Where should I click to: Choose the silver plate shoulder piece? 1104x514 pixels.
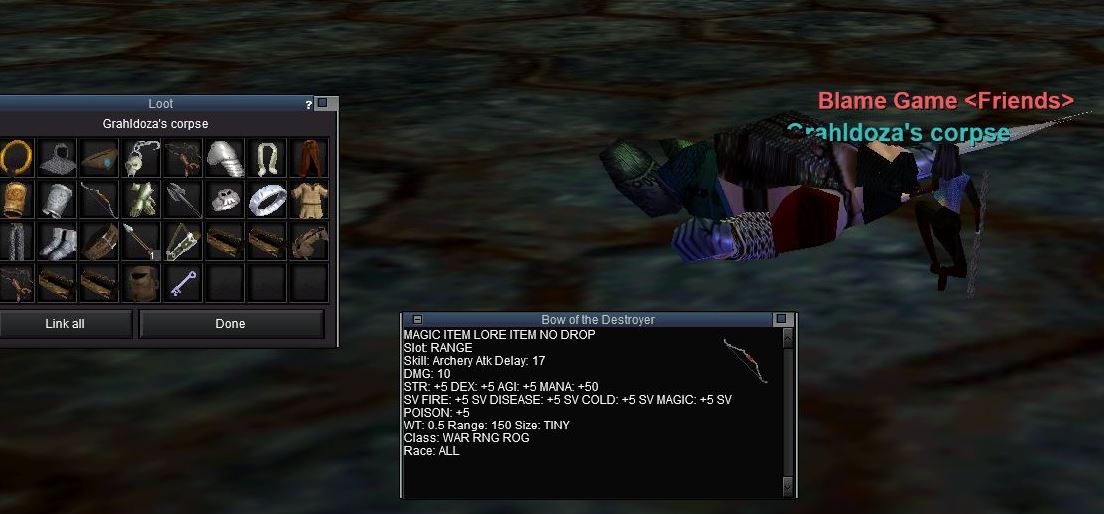click(225, 157)
